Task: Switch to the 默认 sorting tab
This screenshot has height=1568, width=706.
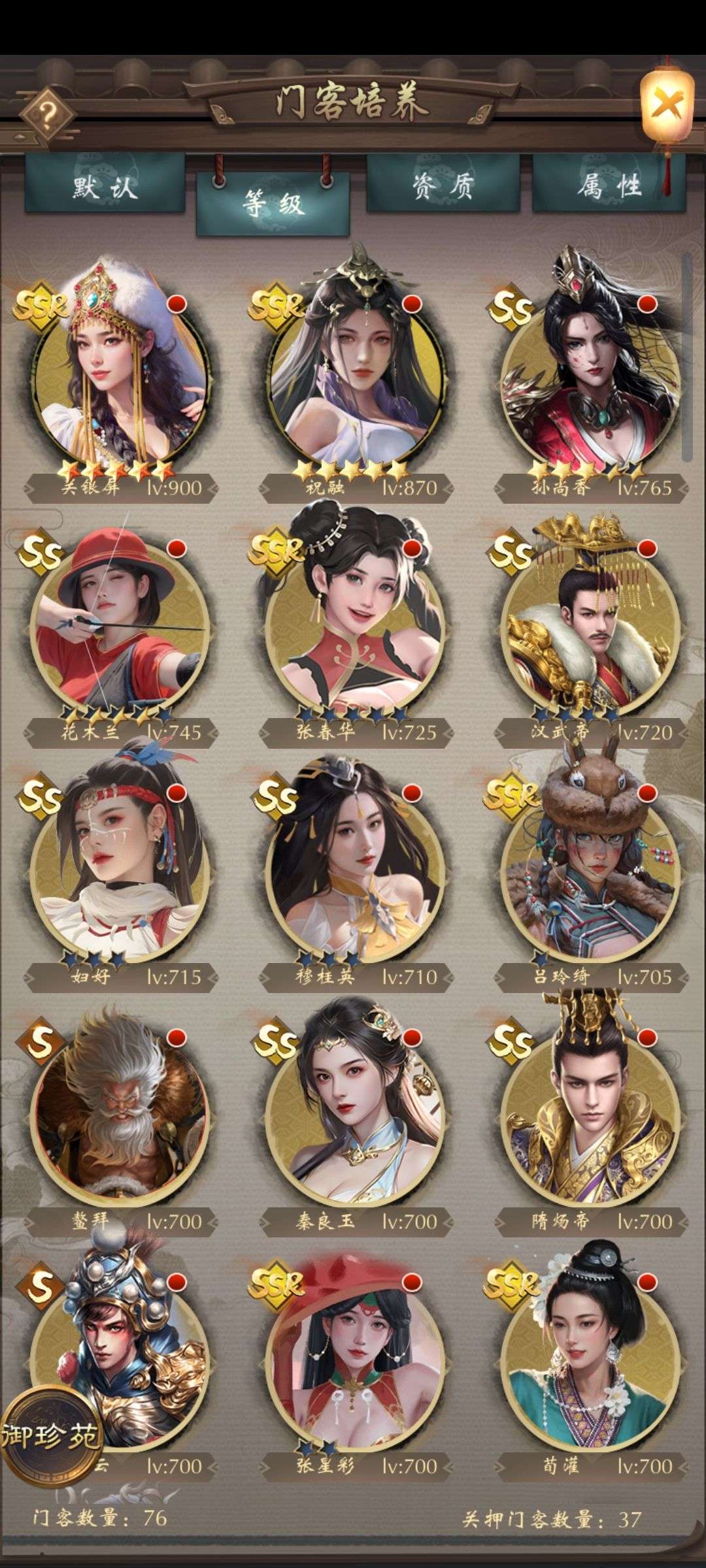Action: [105, 185]
